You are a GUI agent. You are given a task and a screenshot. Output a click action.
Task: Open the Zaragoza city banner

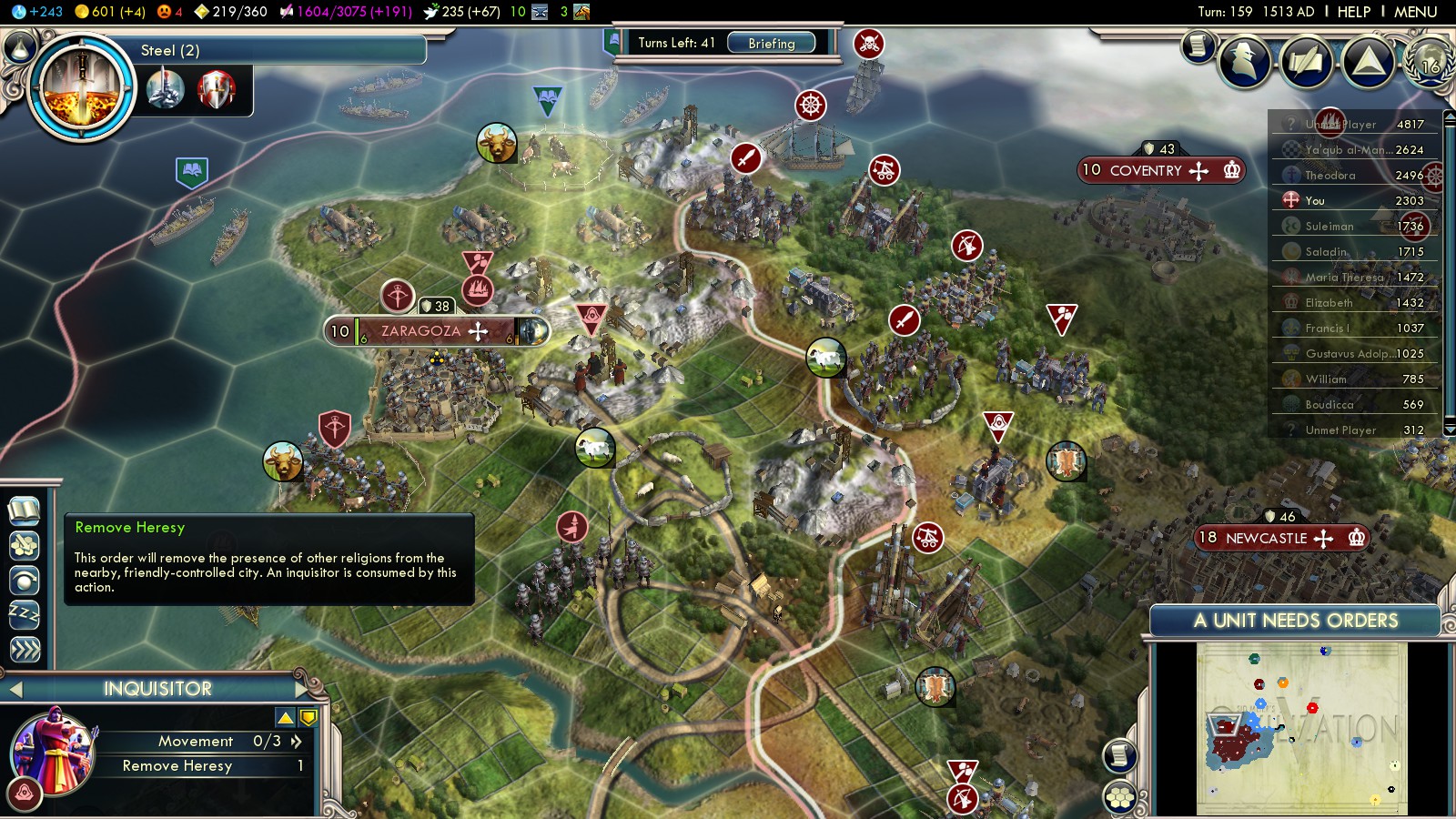coord(420,331)
